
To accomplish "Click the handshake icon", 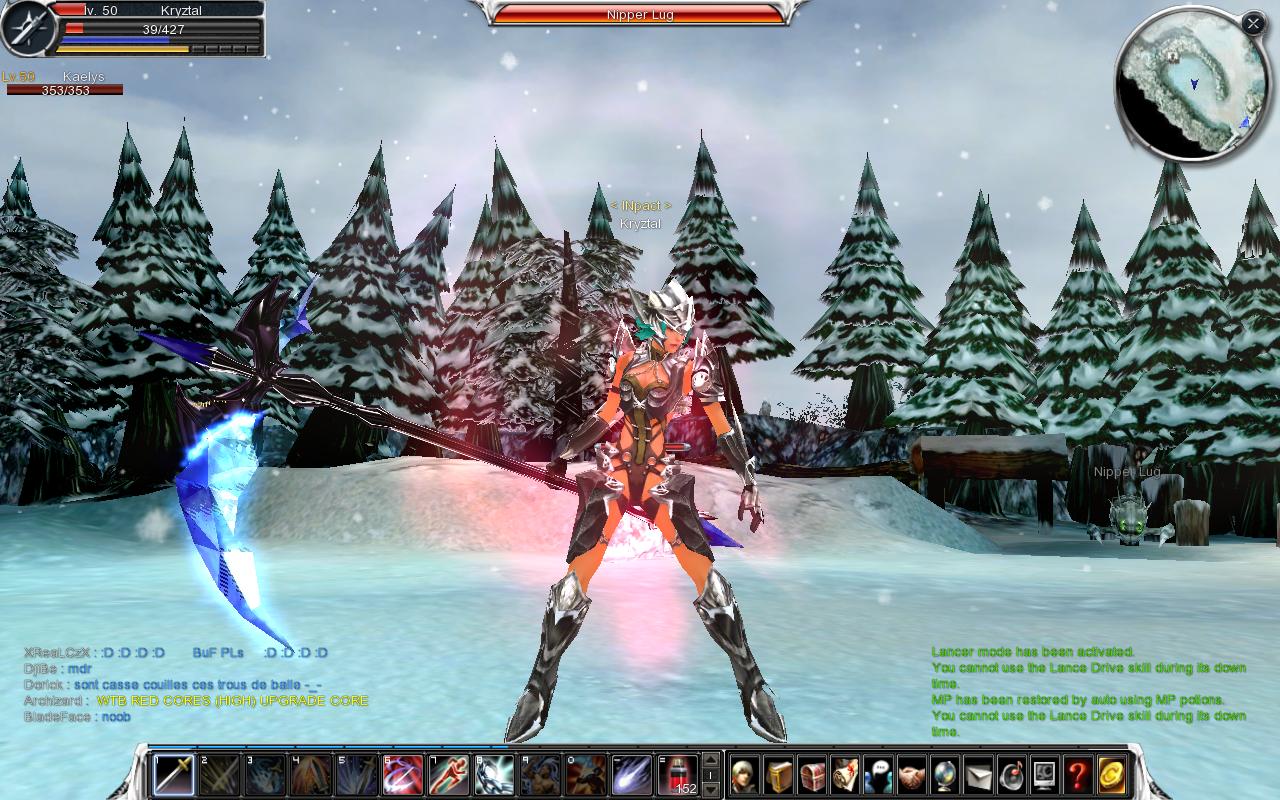I will click(911, 775).
